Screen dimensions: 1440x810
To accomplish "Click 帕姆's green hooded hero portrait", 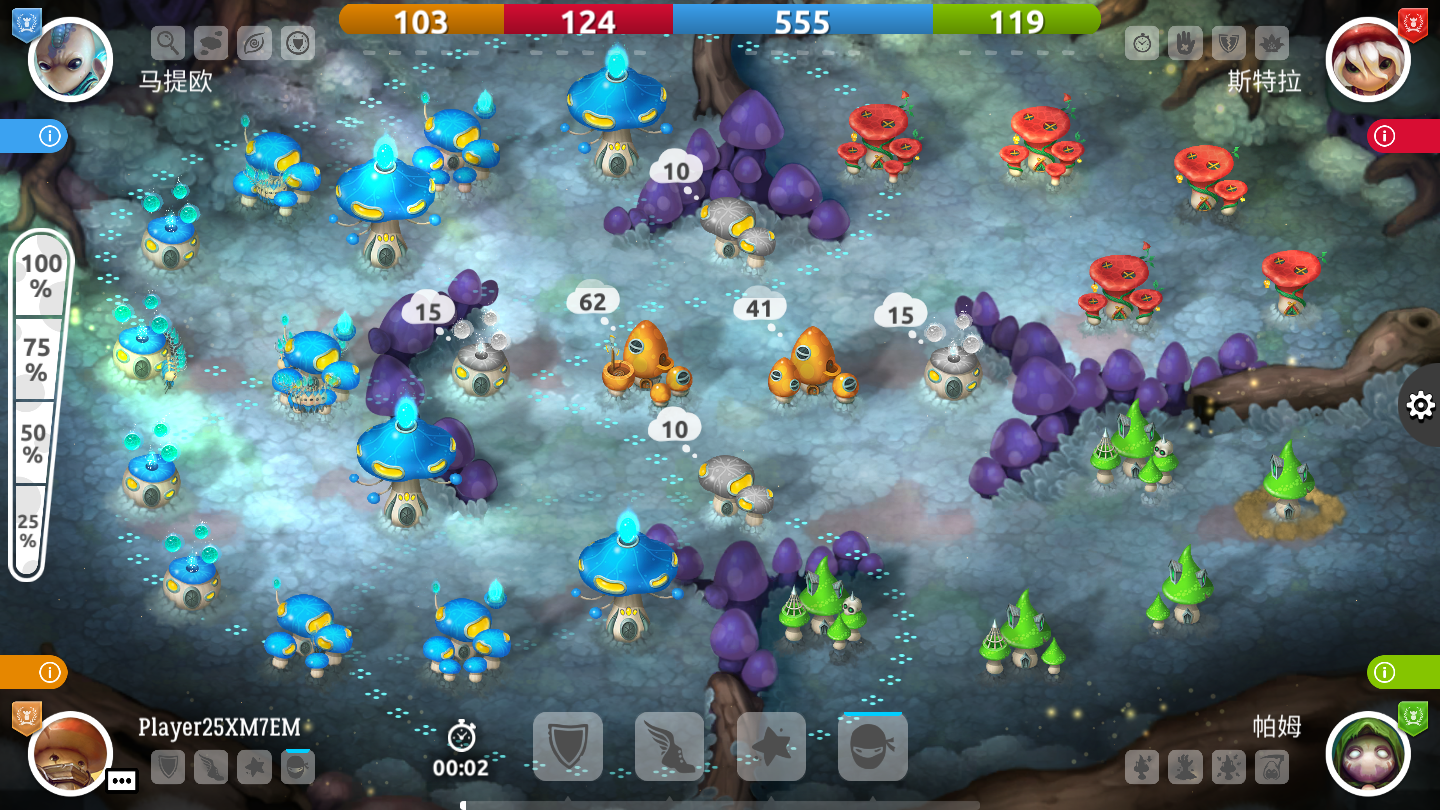I will pos(1367,752).
